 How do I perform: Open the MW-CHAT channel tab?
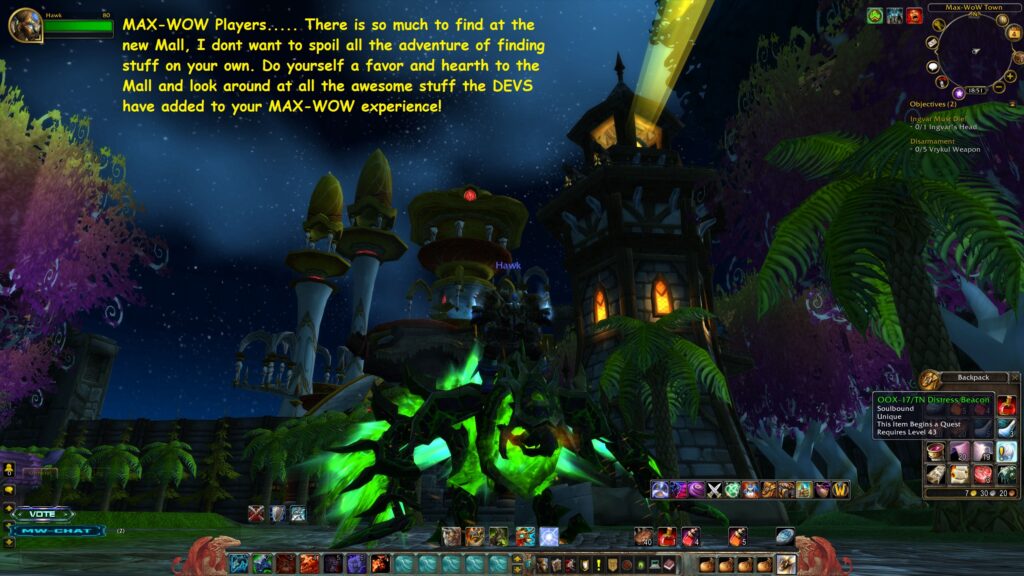[57, 531]
